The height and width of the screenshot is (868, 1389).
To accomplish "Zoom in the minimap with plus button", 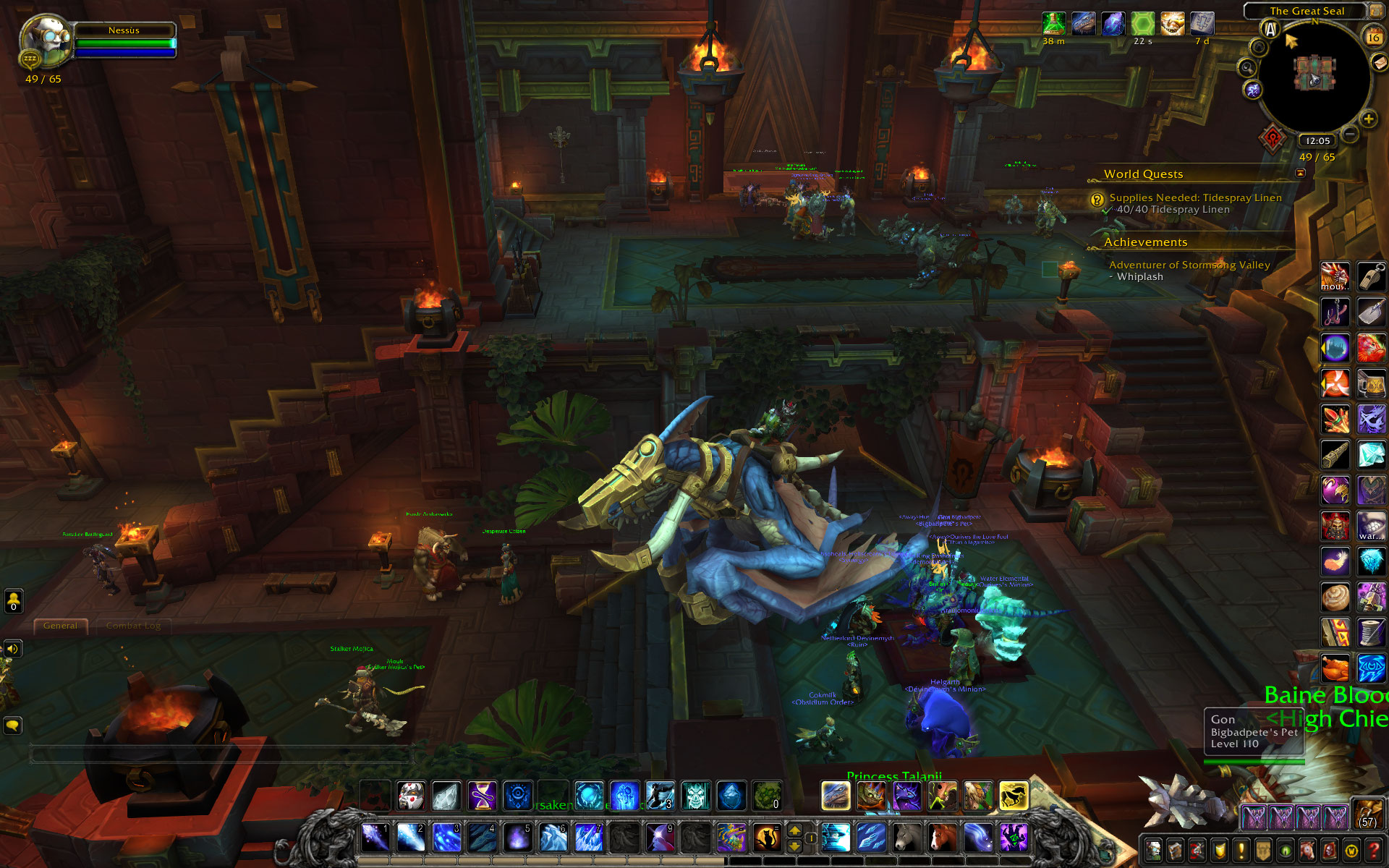I will point(1368,119).
